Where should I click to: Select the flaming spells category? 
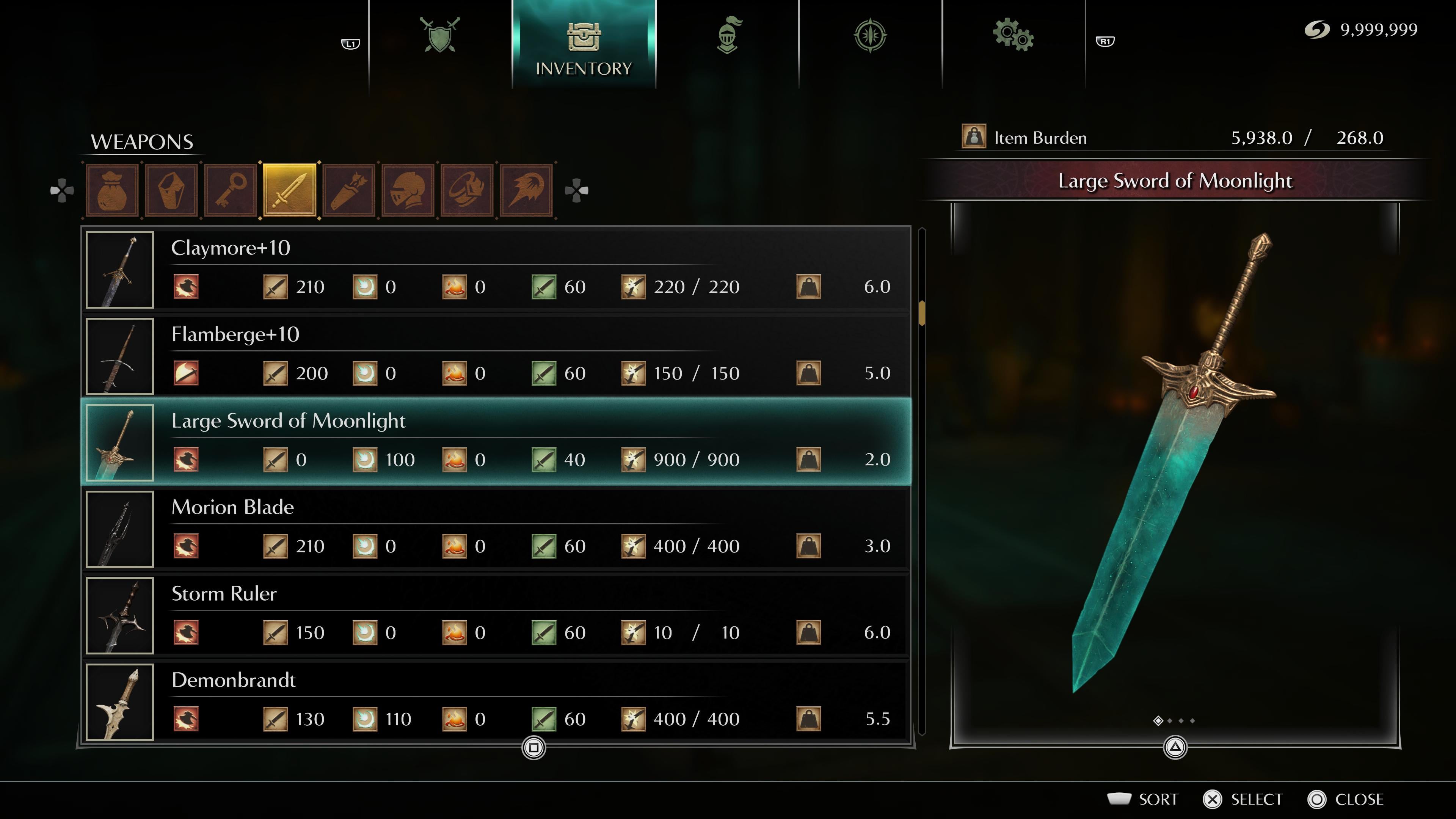click(x=526, y=190)
